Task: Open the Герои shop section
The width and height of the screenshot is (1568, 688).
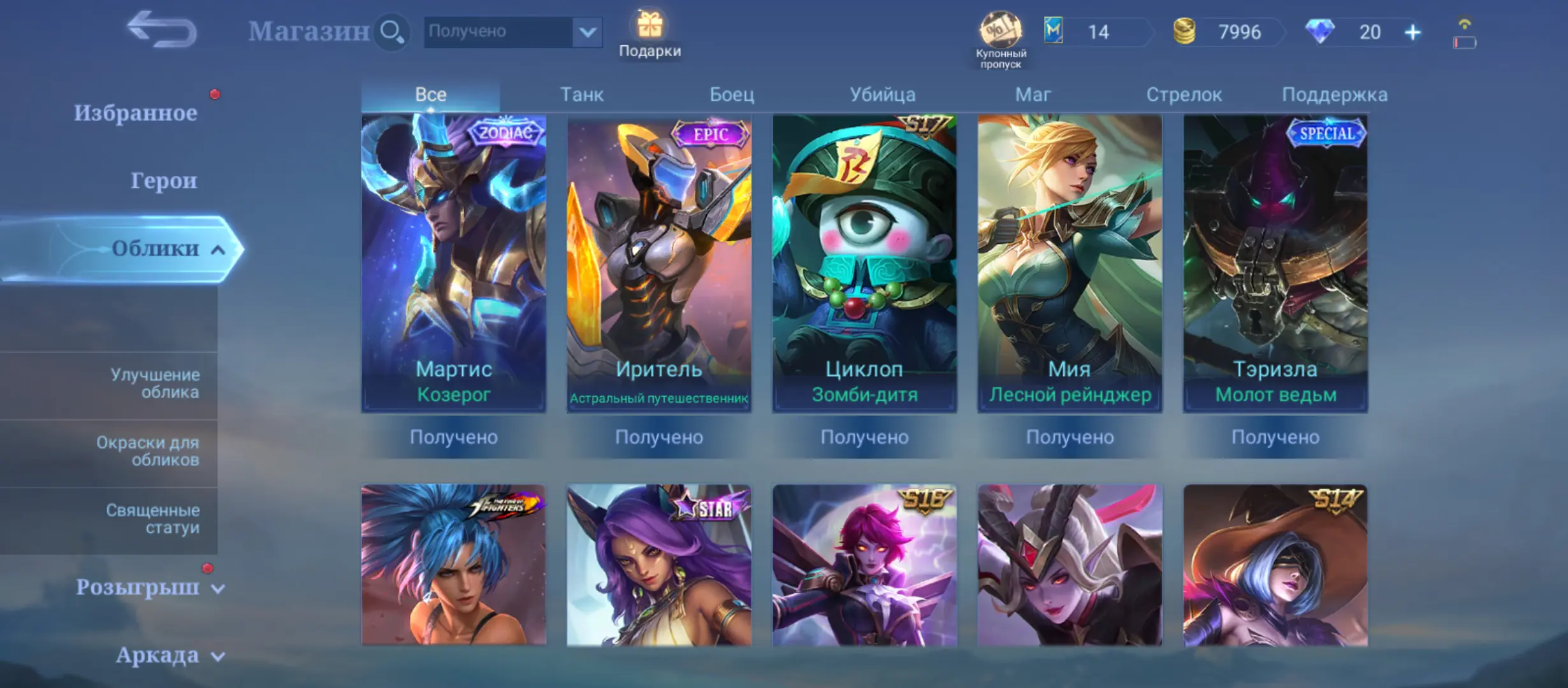Action: (163, 181)
